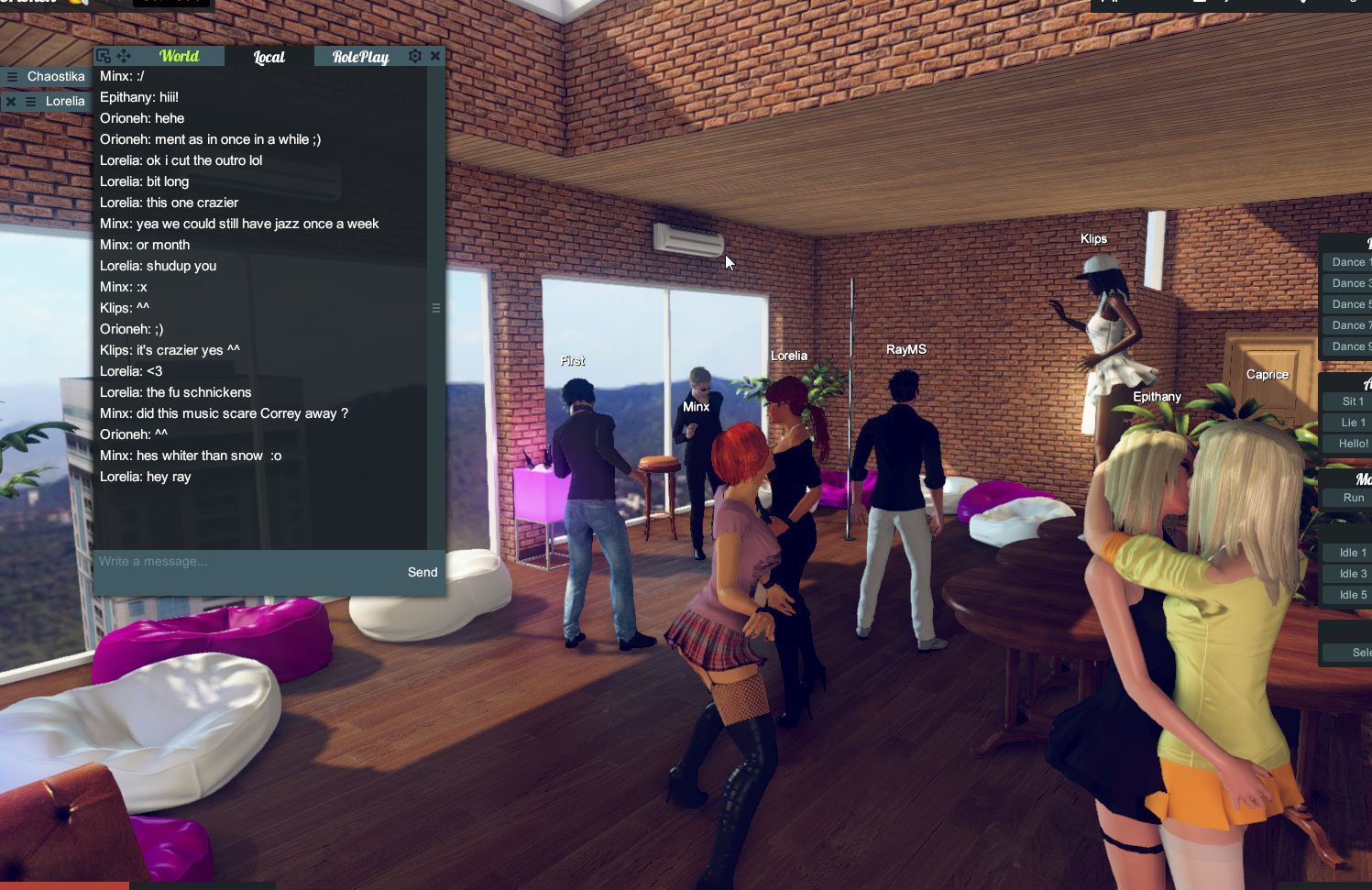Send the chat message

pos(422,572)
